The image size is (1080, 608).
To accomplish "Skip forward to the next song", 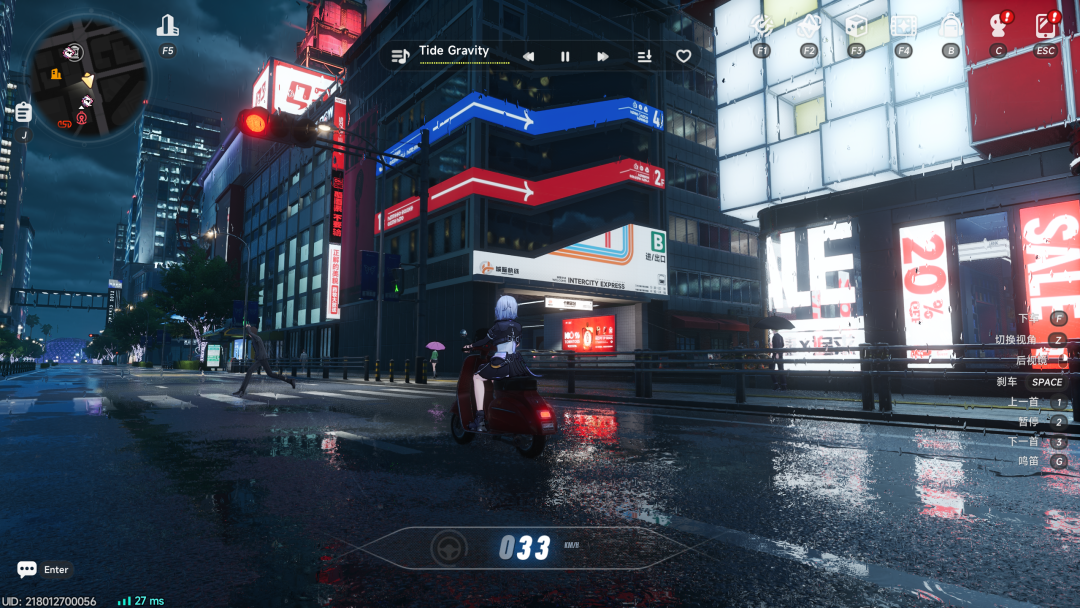I will [602, 57].
